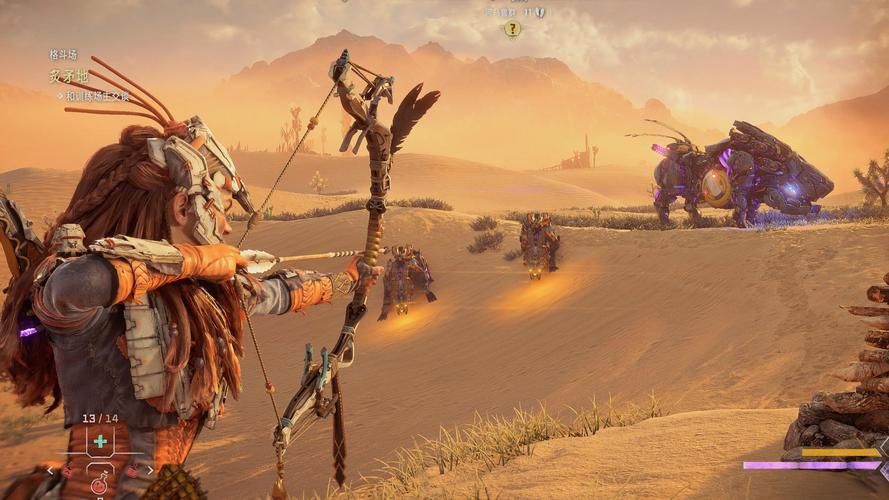The height and width of the screenshot is (500, 889).
Task: Click the yellow question mark compass marker
Action: point(512,29)
